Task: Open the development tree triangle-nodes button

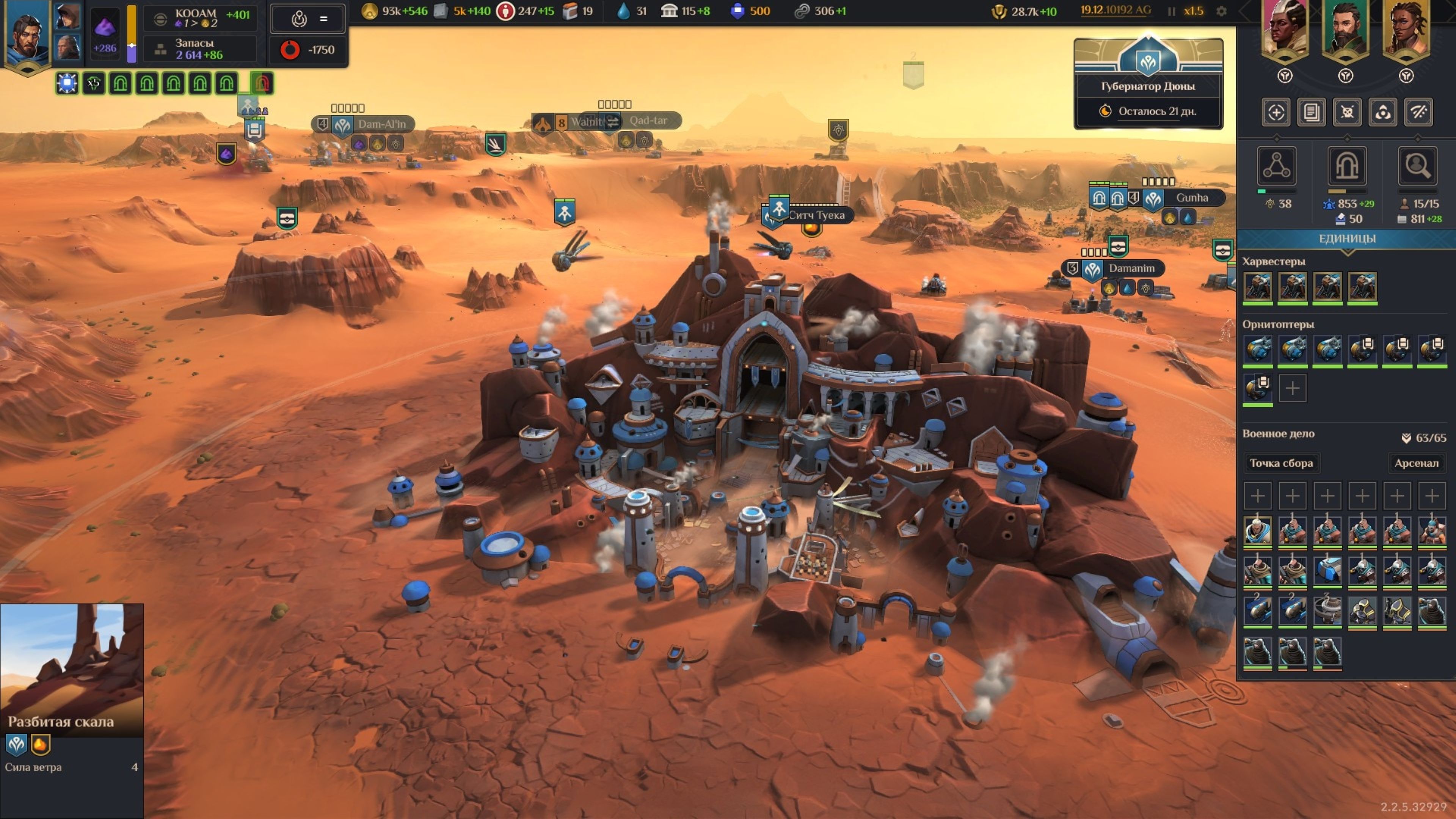Action: pos(1276,166)
